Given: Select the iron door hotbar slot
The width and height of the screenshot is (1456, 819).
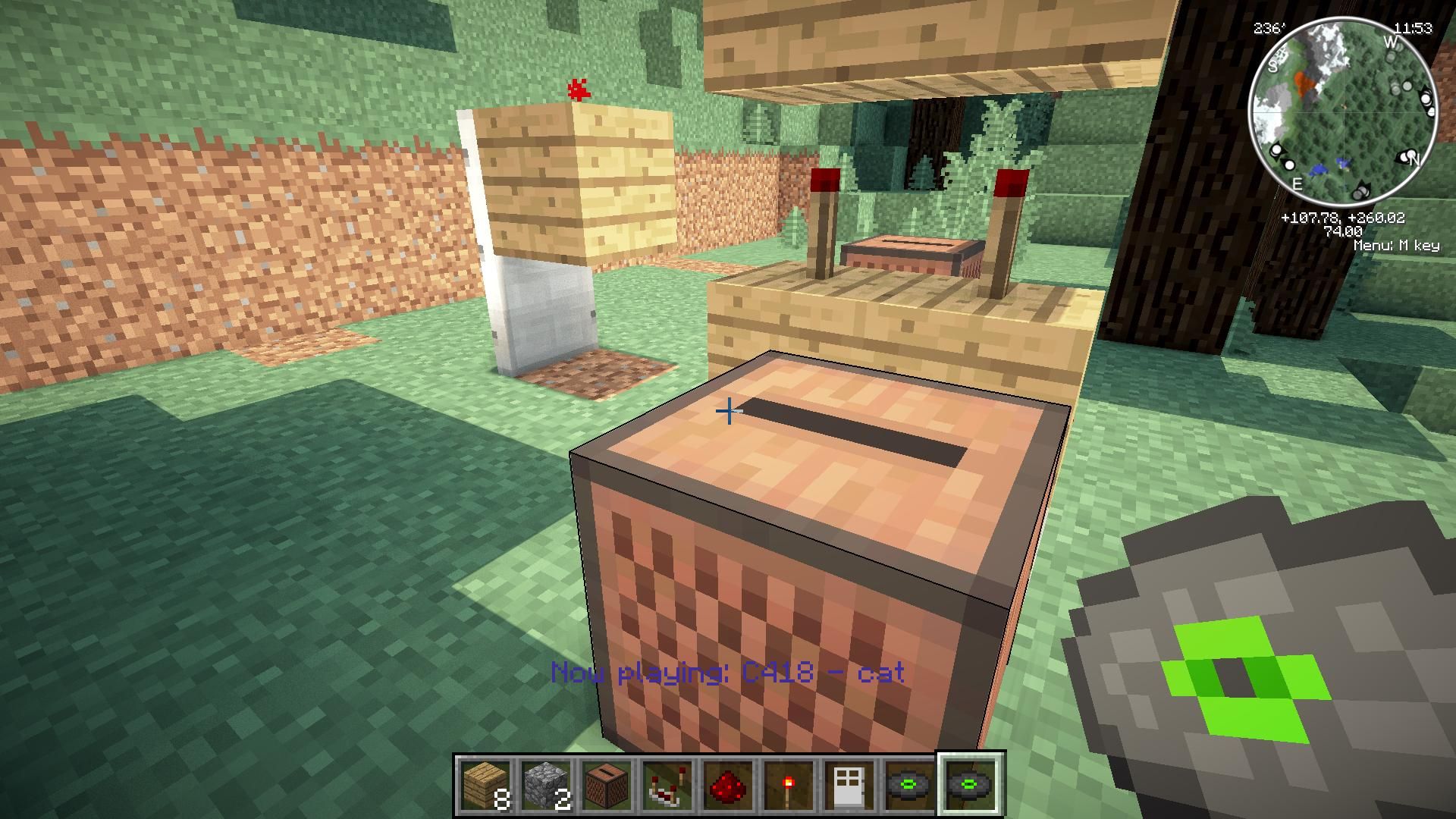Looking at the screenshot, I should pos(849,786).
